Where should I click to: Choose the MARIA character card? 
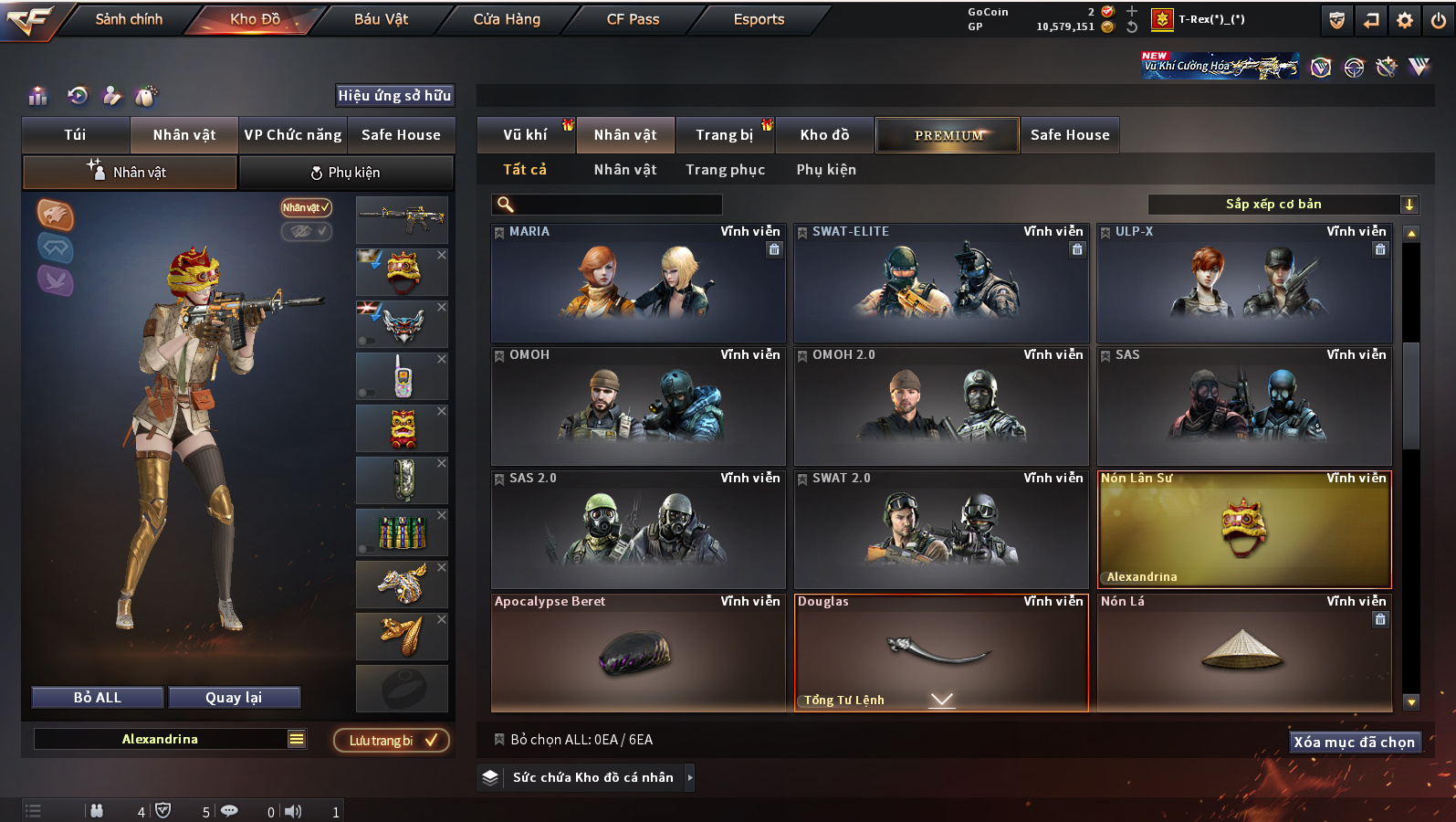pyautogui.click(x=638, y=283)
